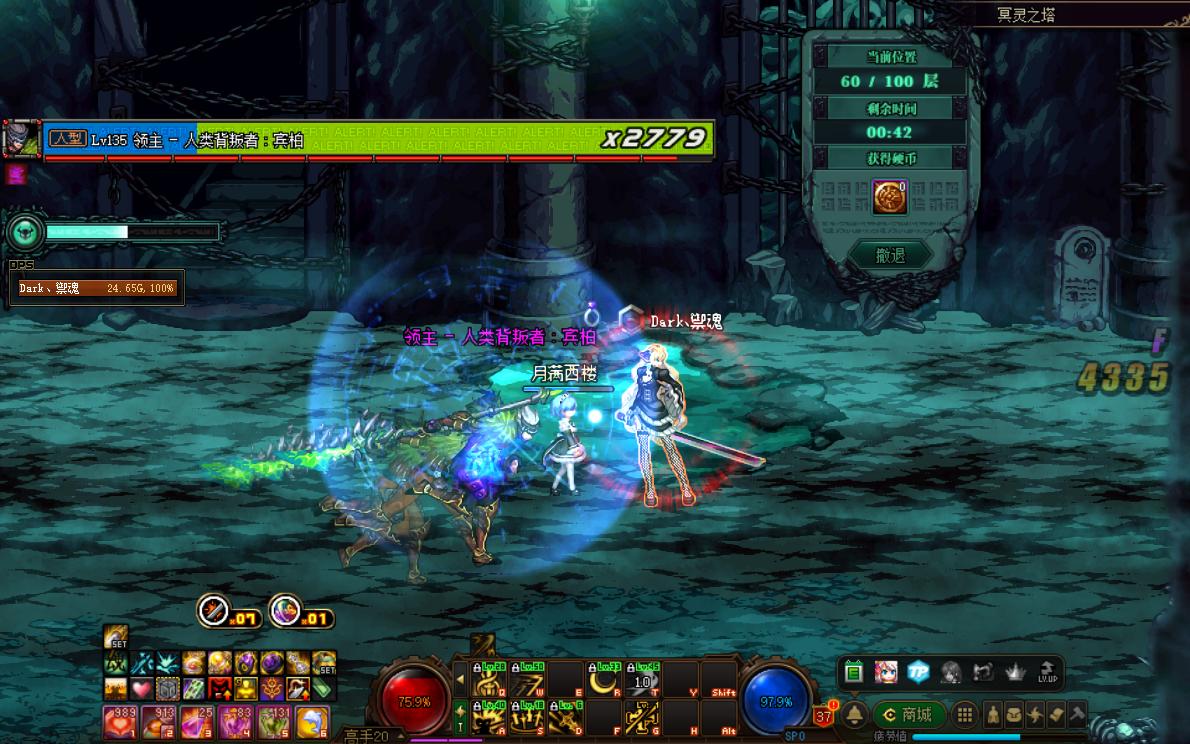The image size is (1190, 744).
Task: Click the 撤退 retreat button
Action: click(890, 256)
